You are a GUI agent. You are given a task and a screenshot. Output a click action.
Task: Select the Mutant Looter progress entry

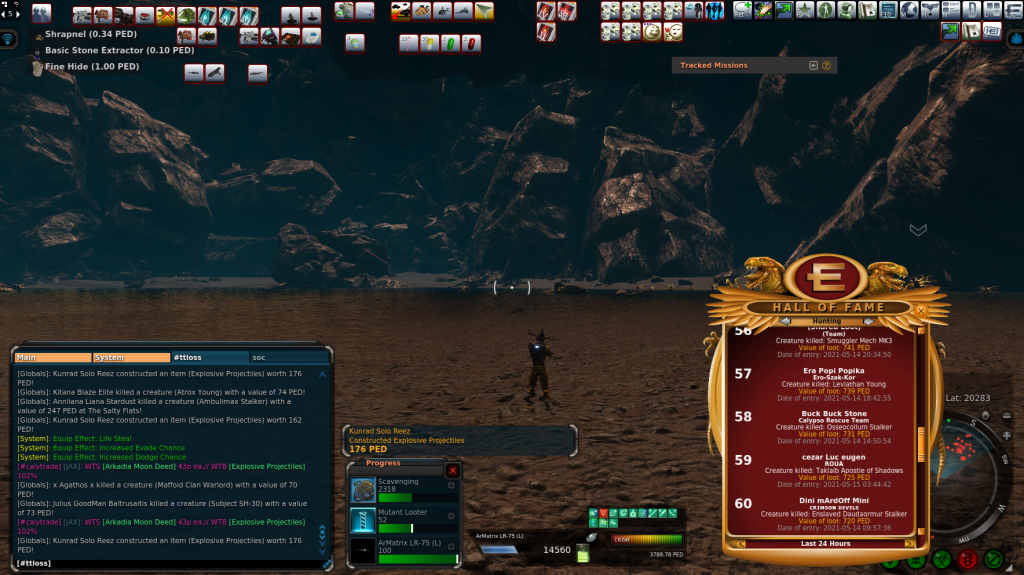[402, 520]
